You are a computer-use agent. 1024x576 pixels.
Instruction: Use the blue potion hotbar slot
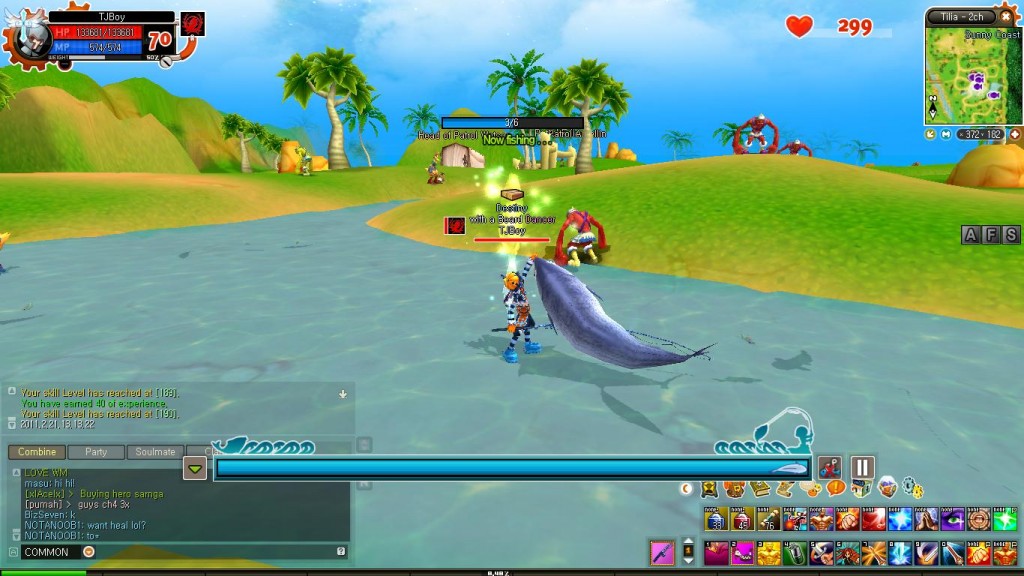coord(714,520)
